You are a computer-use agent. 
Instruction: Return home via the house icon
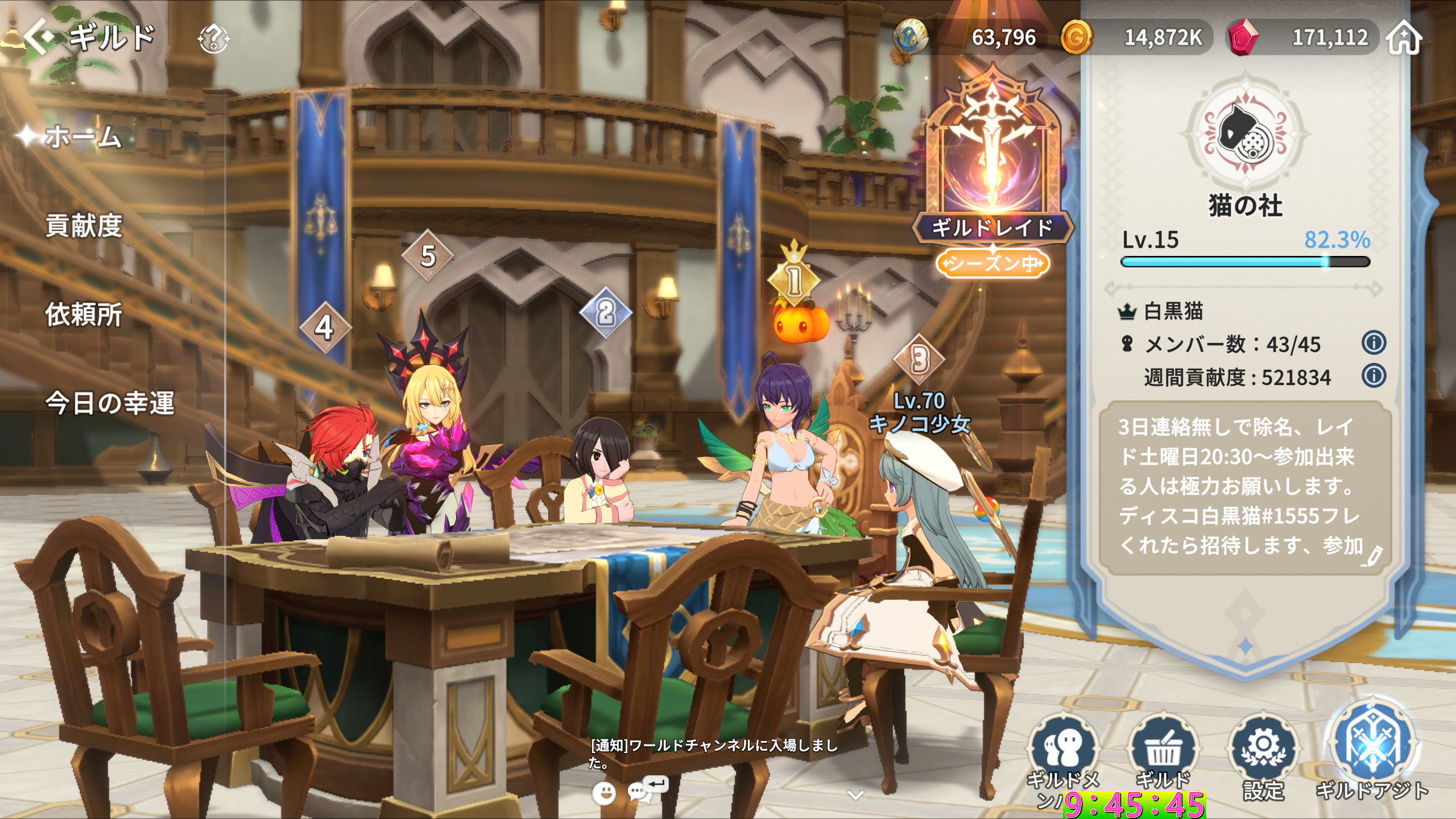click(1404, 38)
